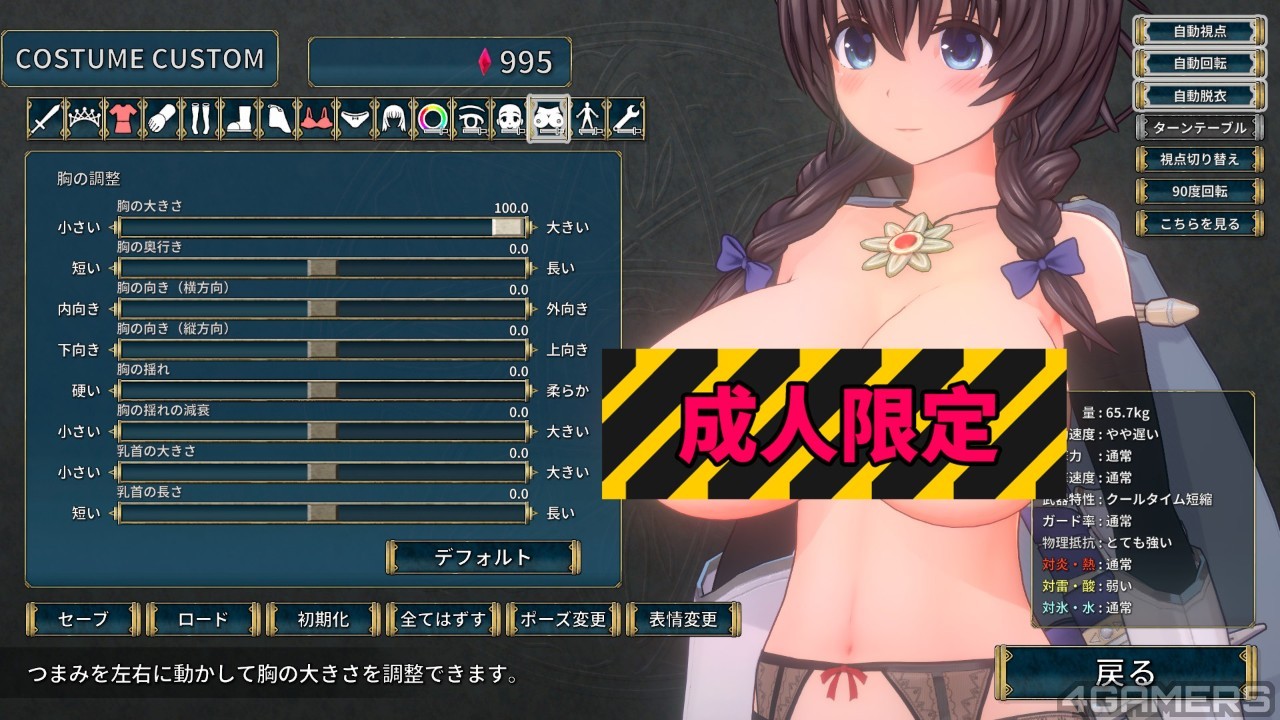
Task: Switch view with 視点切り替え
Action: pyautogui.click(x=1199, y=159)
